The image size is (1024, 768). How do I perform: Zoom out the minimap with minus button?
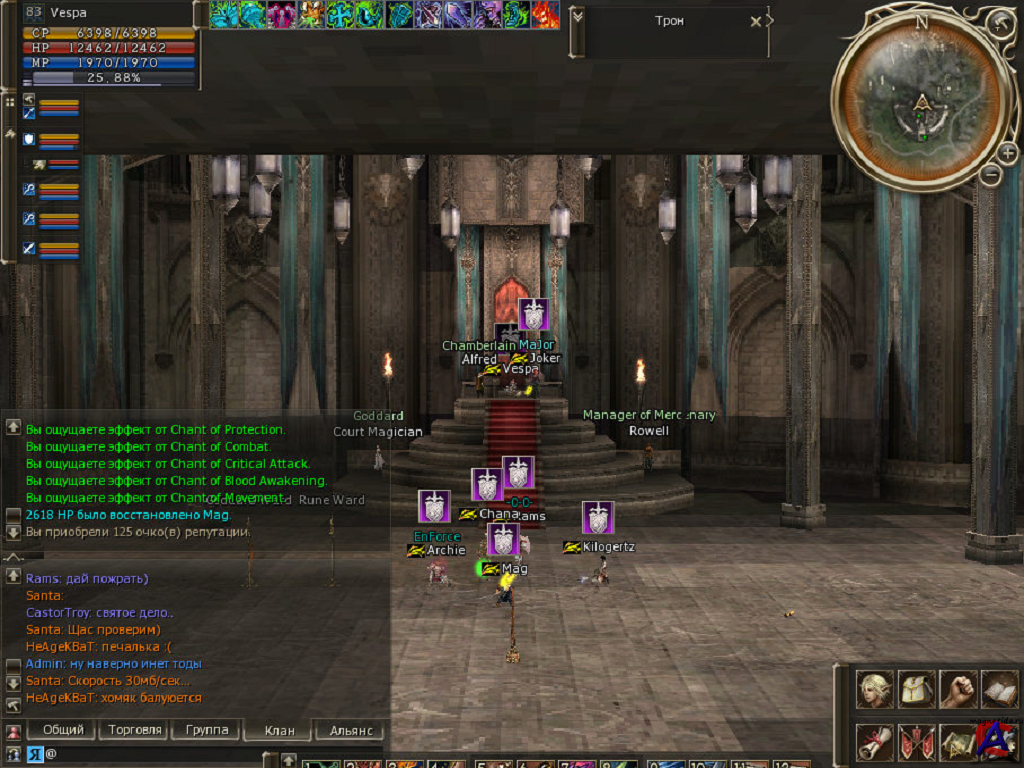990,174
